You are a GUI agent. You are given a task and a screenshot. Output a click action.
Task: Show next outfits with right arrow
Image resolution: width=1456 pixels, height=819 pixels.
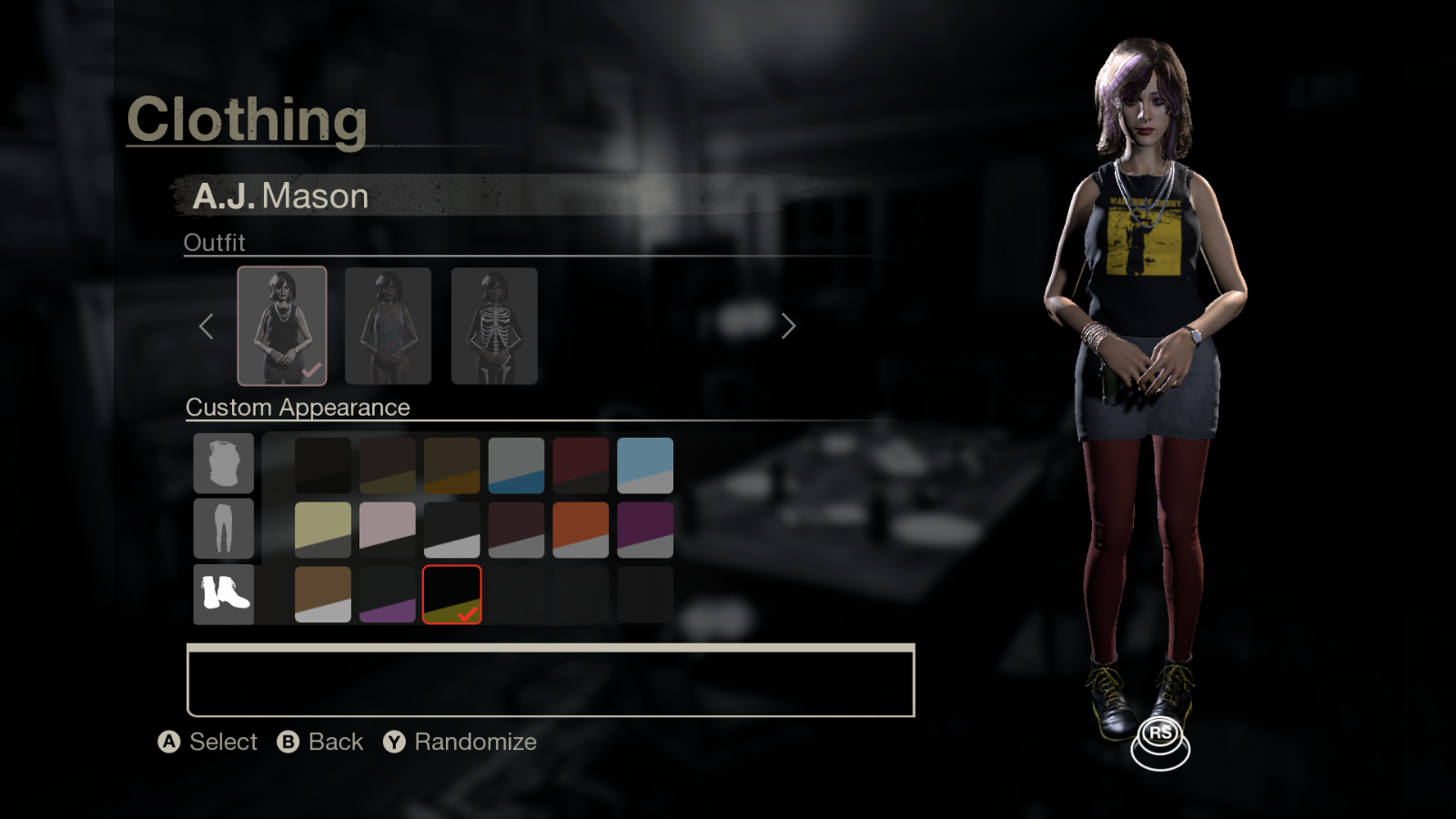788,326
